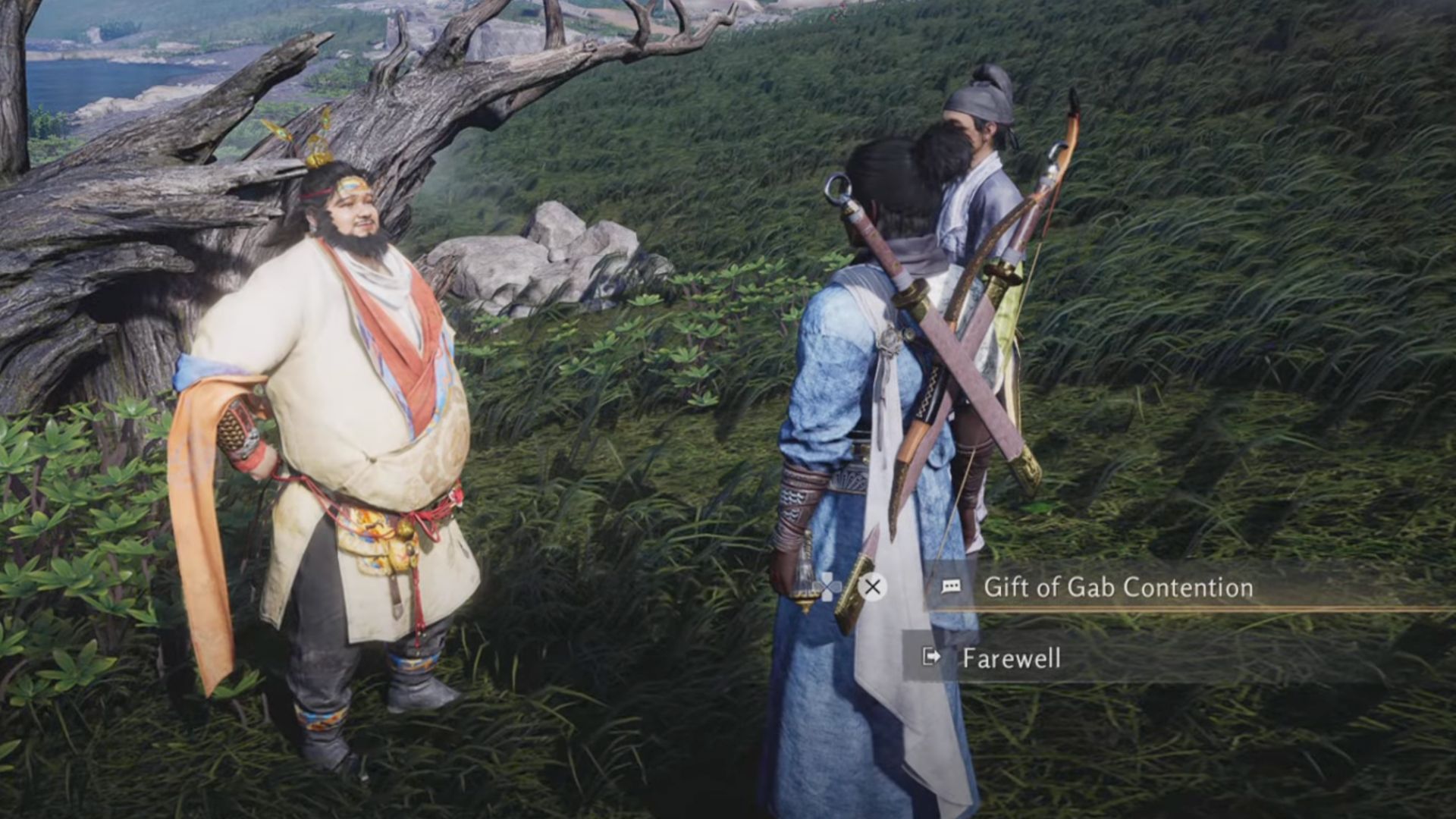This screenshot has height=819, width=1456.
Task: Choose the Gift of Gab Contention dialogue option
Action: 1117,588
